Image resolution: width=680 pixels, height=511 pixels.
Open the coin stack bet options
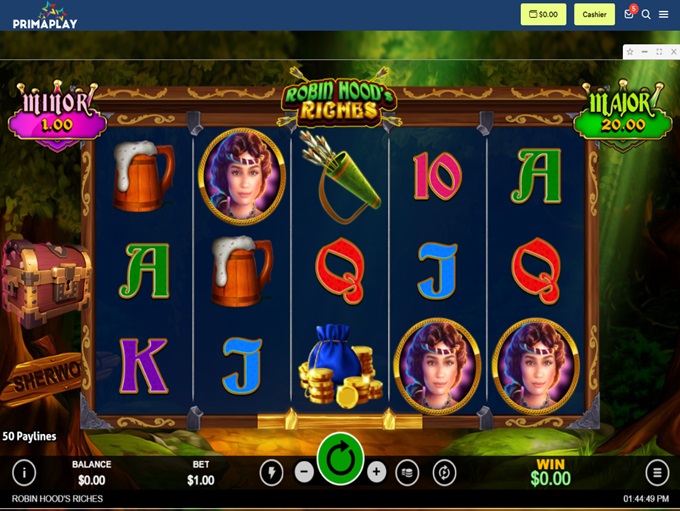pyautogui.click(x=407, y=472)
